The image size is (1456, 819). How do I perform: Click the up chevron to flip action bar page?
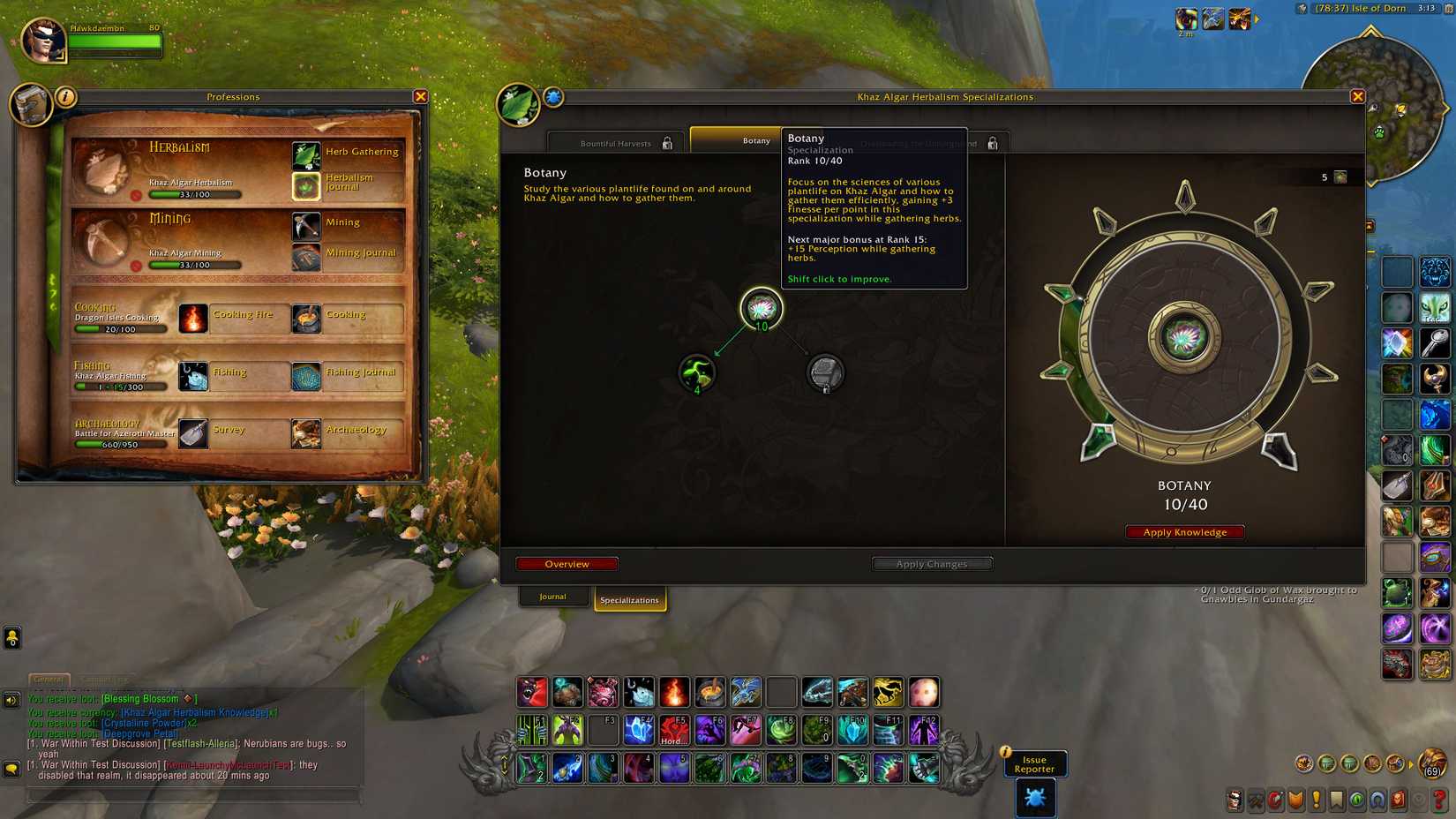[506, 756]
